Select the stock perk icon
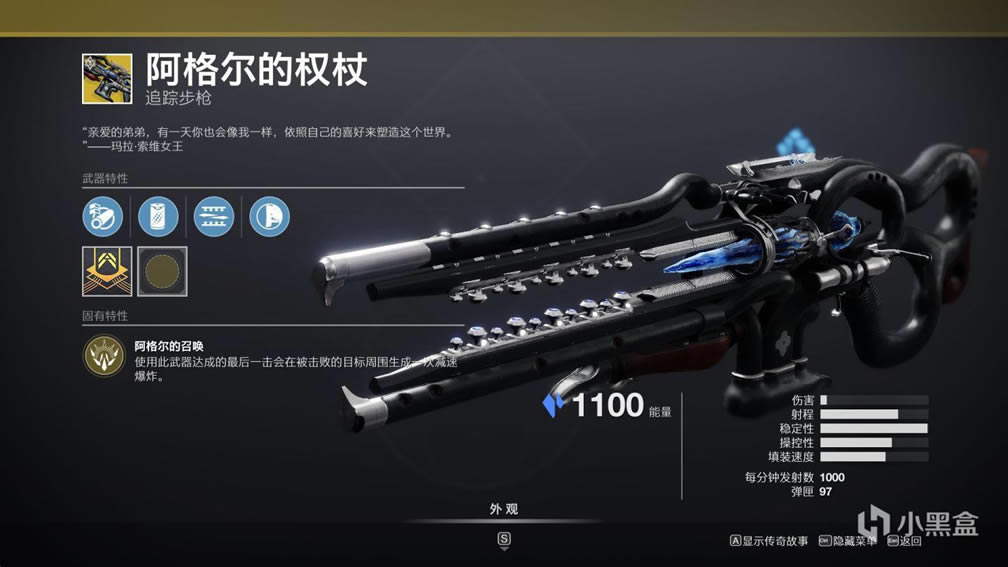The width and height of the screenshot is (1008, 567). [269, 216]
